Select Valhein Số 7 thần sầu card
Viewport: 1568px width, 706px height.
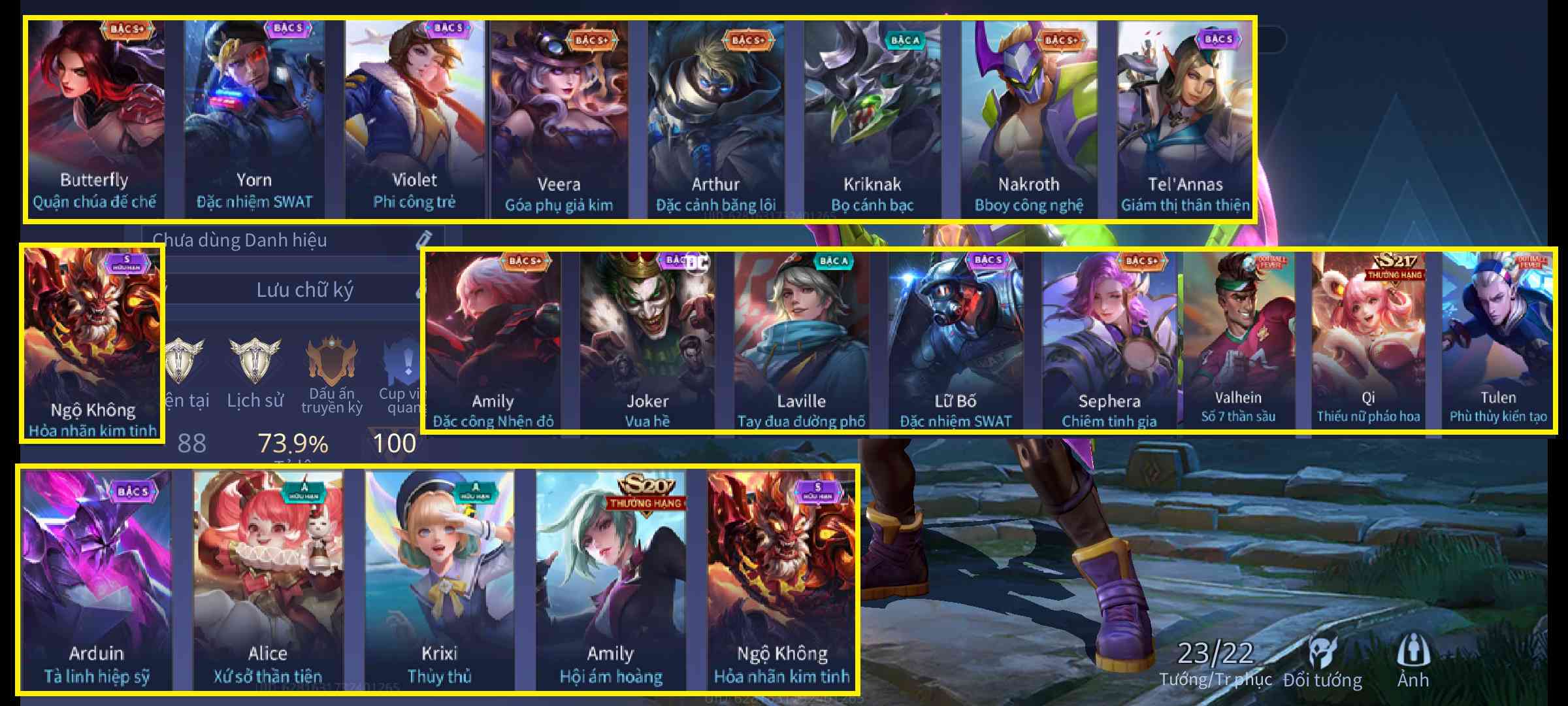(x=1238, y=340)
